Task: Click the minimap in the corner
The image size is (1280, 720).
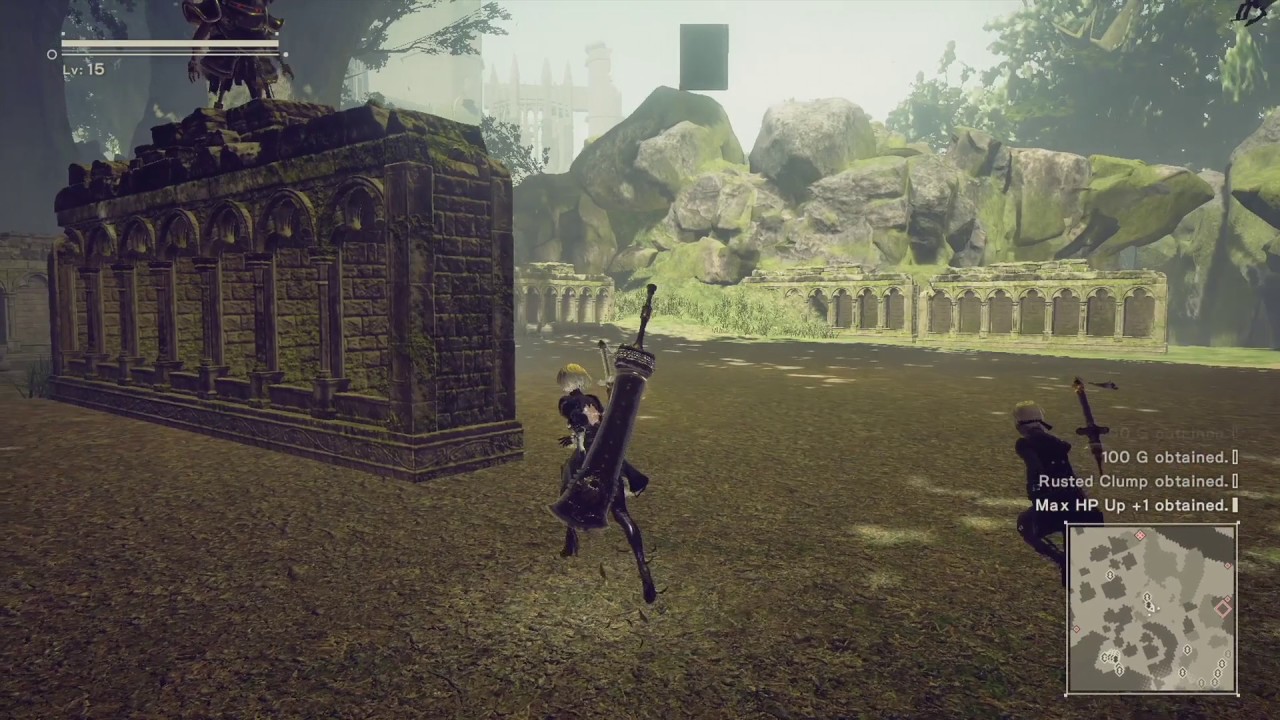Action: 1152,608
